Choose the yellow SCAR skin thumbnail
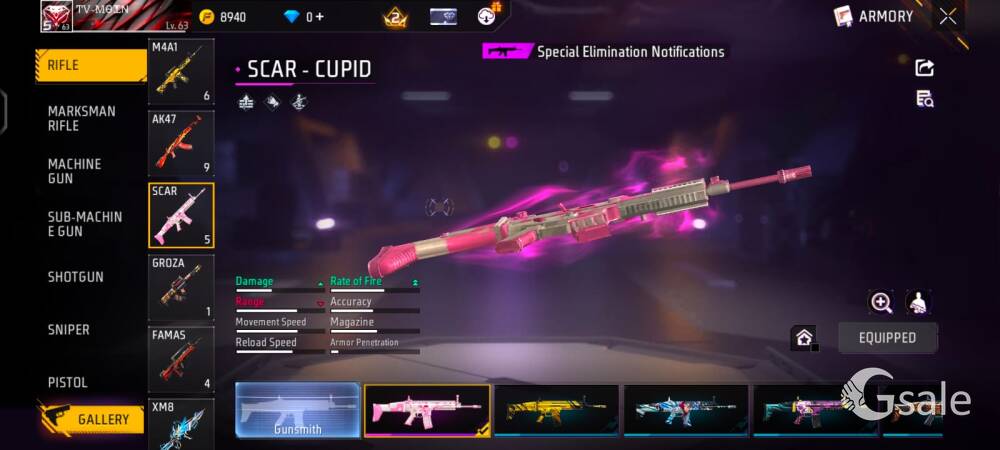Viewport: 1000px width, 450px height. tap(556, 410)
